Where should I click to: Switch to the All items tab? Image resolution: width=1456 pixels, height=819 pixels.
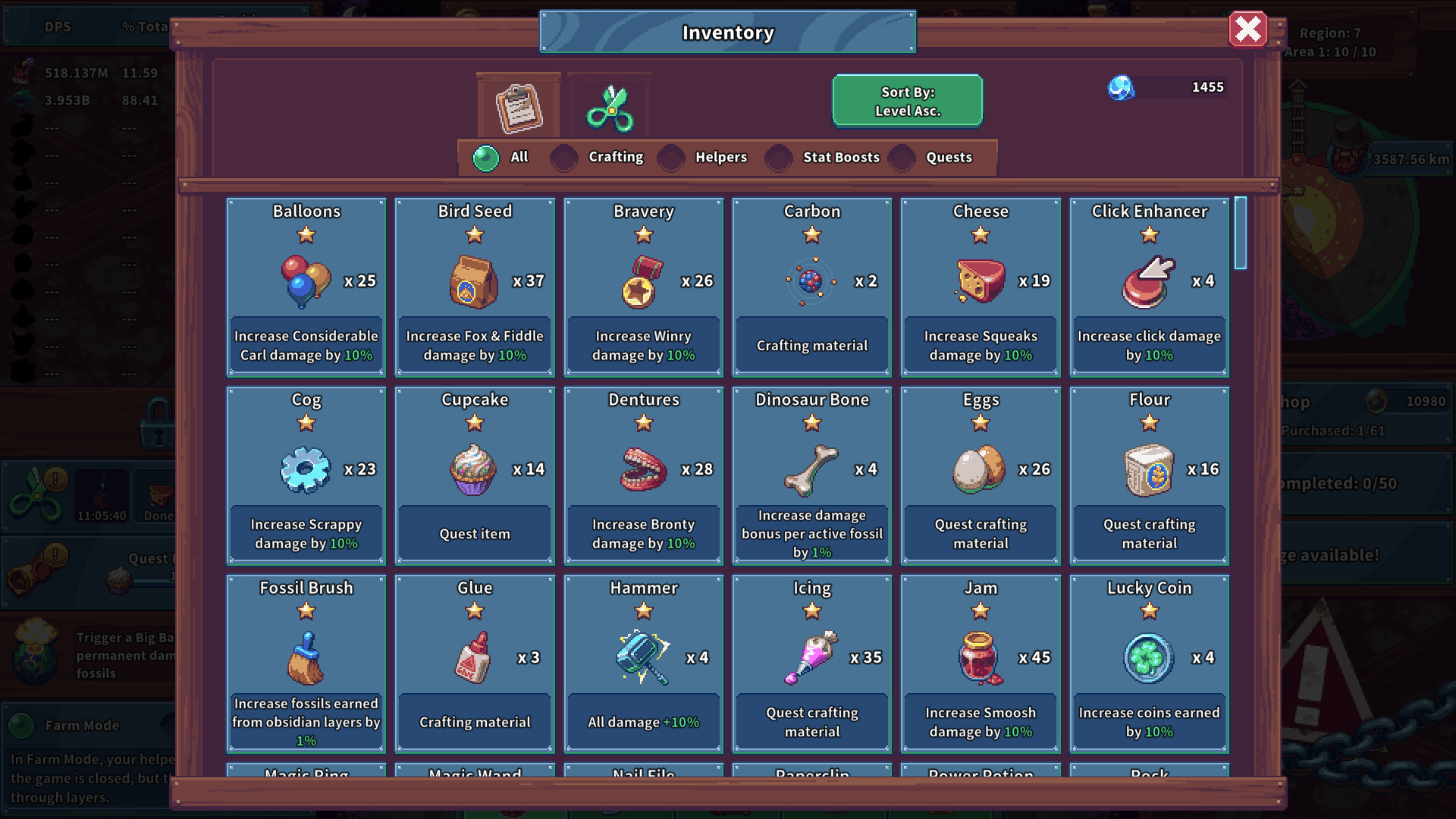point(486,157)
